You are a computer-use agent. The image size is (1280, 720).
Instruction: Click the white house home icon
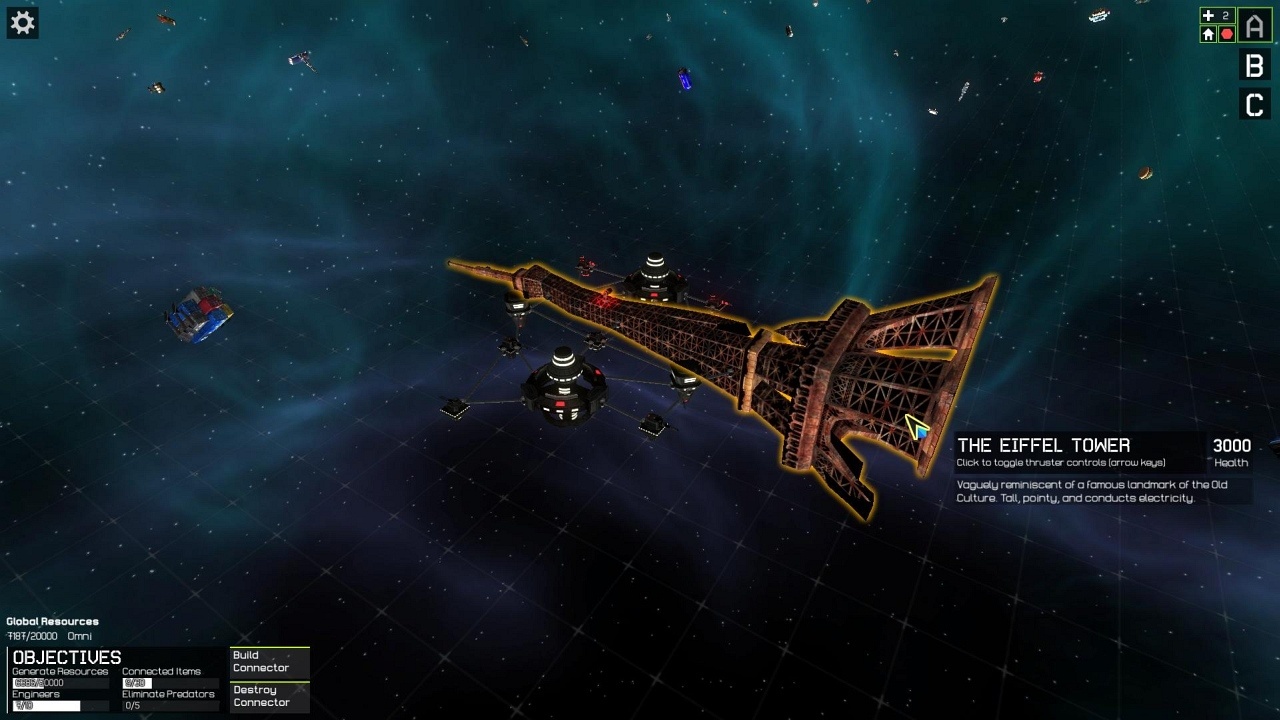click(1208, 34)
